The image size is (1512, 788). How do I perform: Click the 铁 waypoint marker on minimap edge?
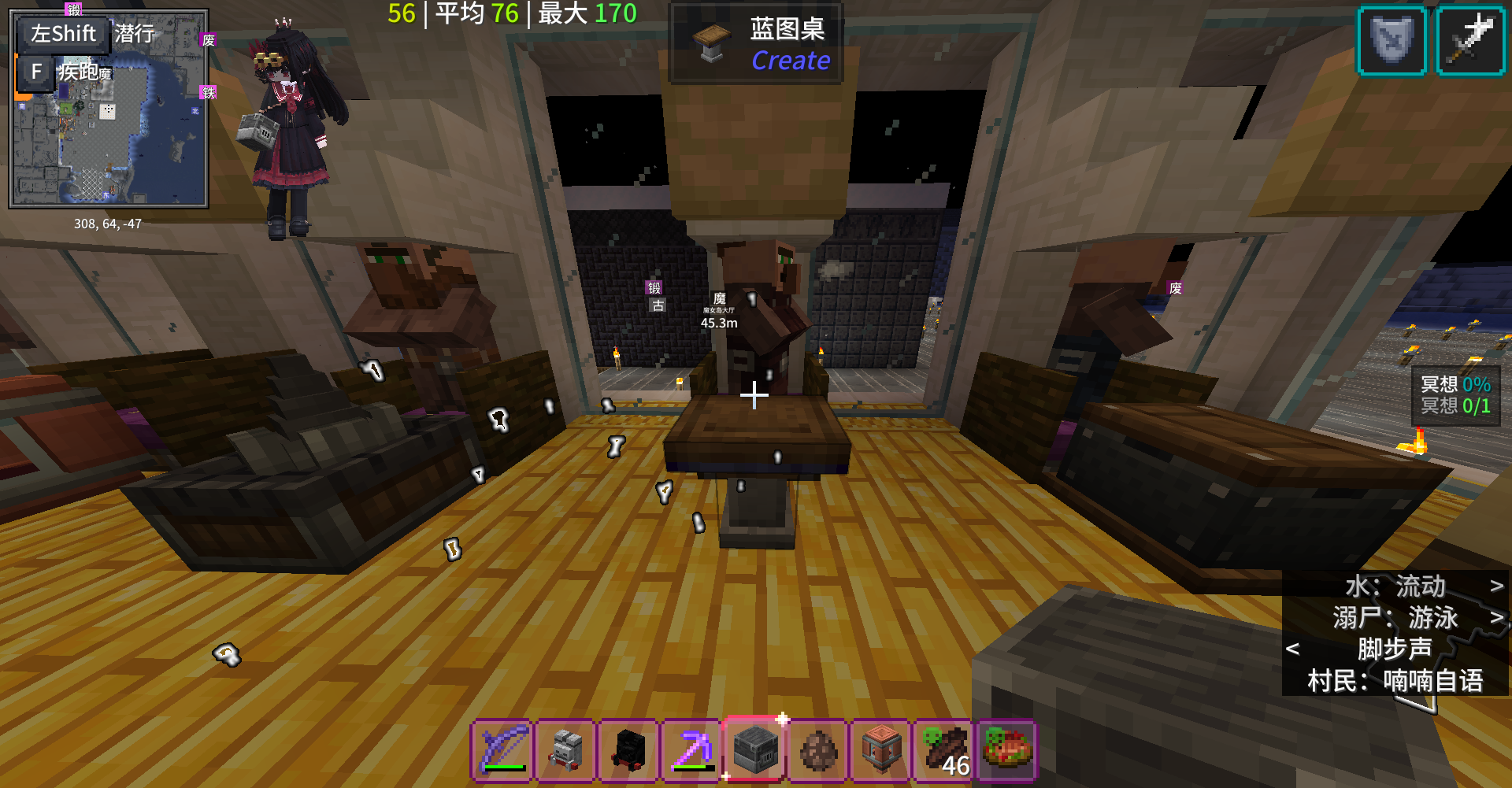(x=208, y=93)
